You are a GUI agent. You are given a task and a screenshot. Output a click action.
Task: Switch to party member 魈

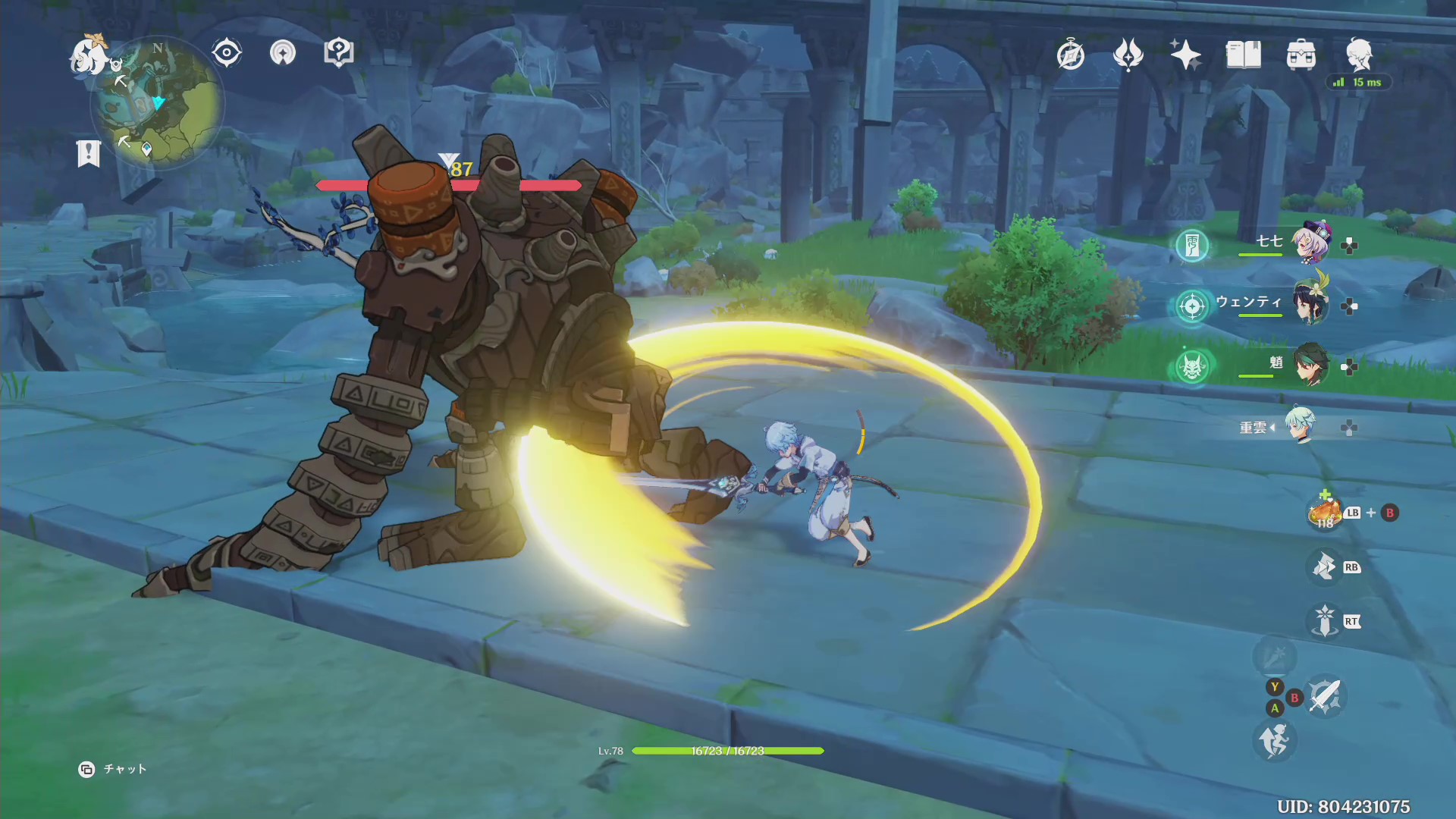pyautogui.click(x=1311, y=366)
